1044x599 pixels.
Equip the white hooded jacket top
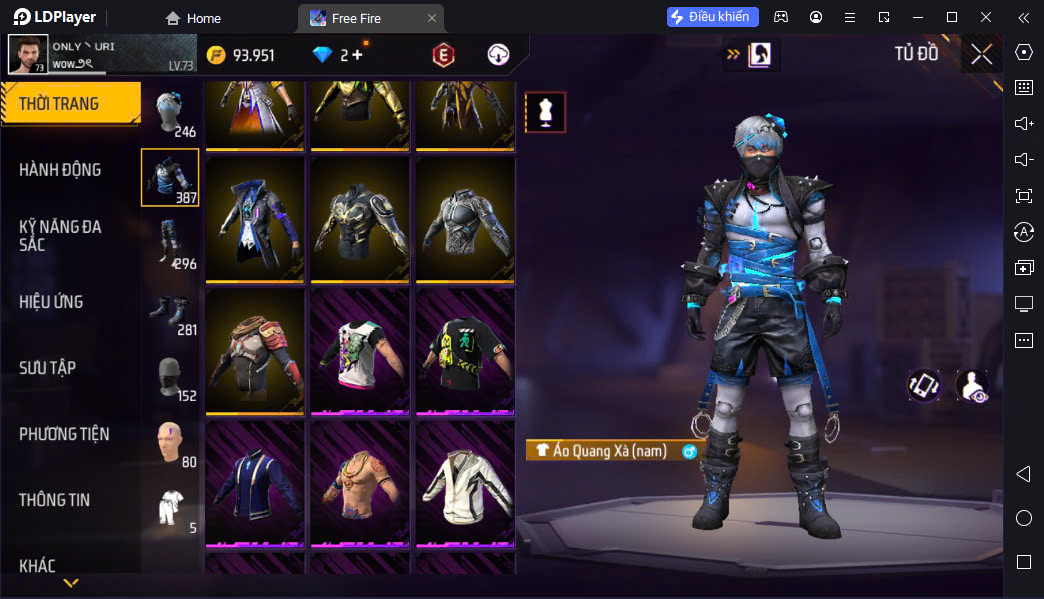[464, 484]
